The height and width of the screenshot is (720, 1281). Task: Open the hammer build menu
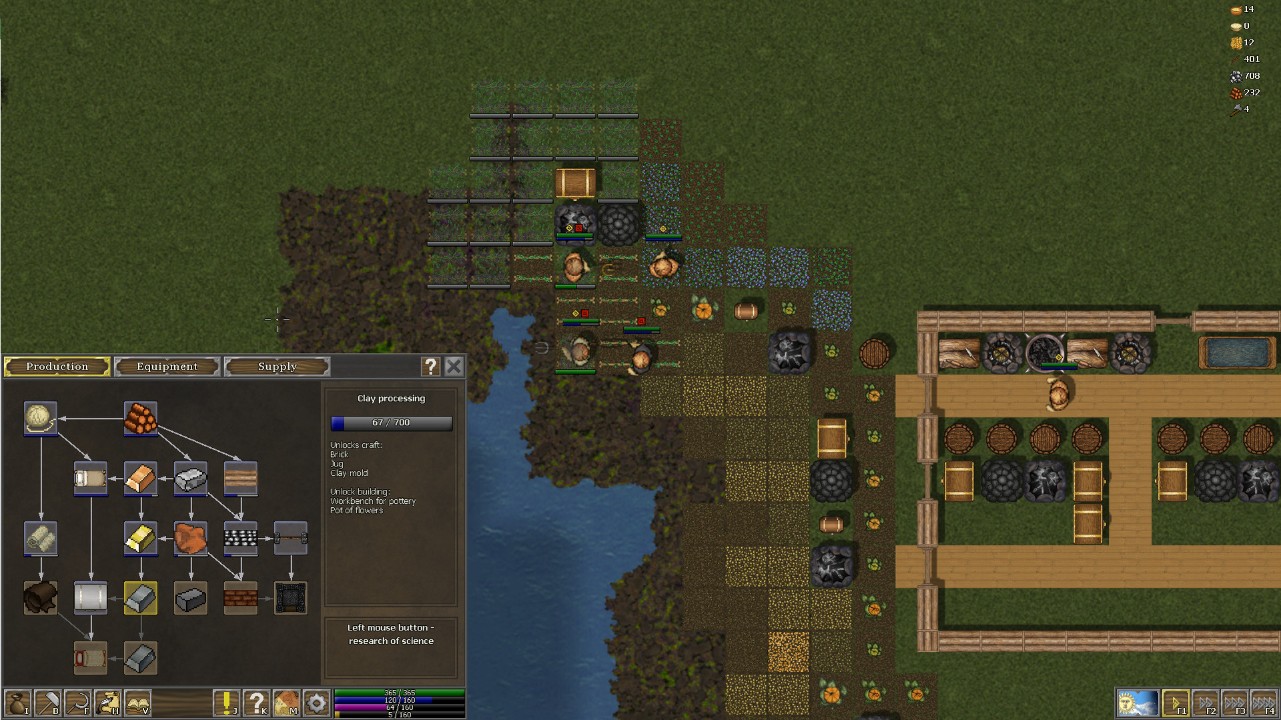click(47, 703)
